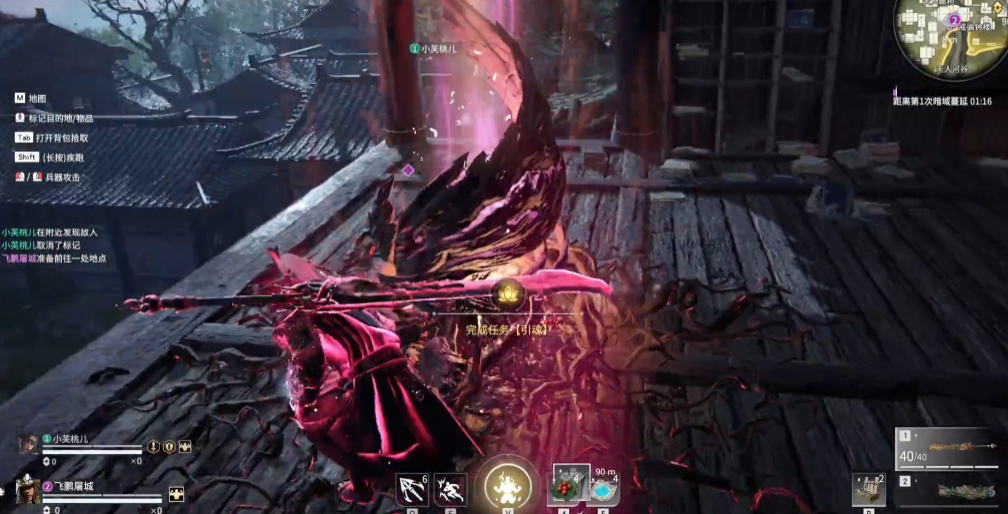Click the sword buff icon beside 小芙桃儿
The height and width of the screenshot is (514, 1008).
tap(154, 447)
